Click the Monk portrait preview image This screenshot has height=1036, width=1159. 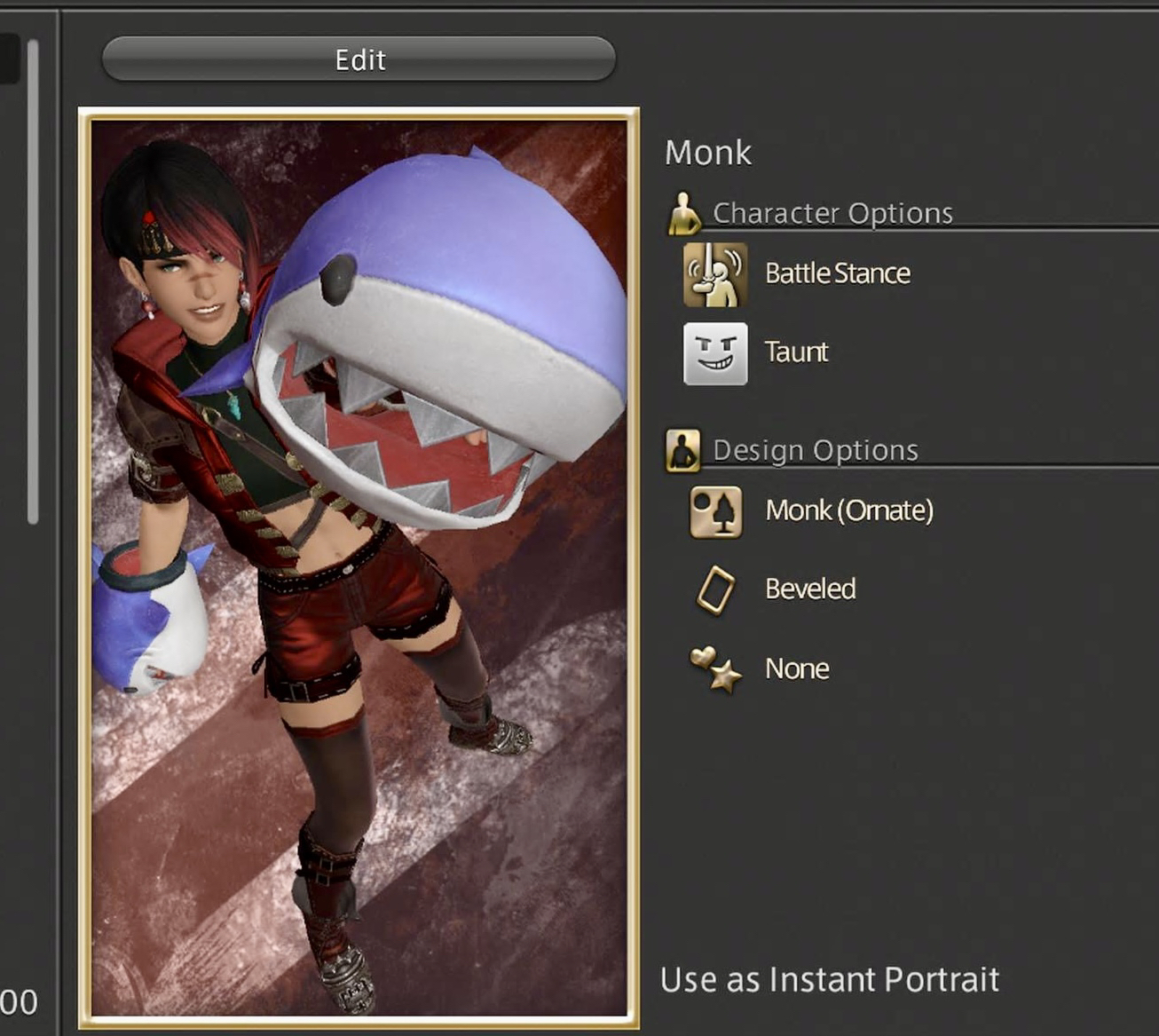coord(359,568)
